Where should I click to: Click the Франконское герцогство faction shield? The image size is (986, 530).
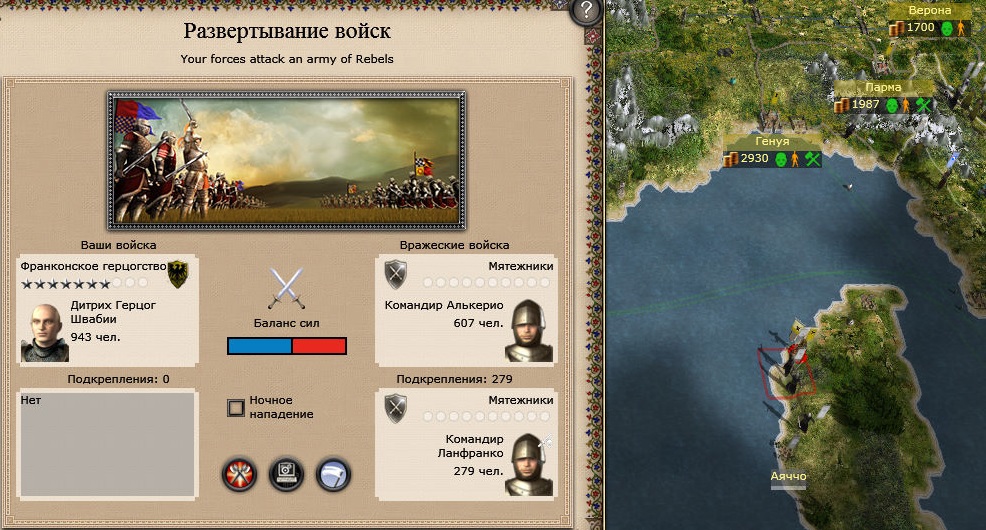(x=179, y=273)
